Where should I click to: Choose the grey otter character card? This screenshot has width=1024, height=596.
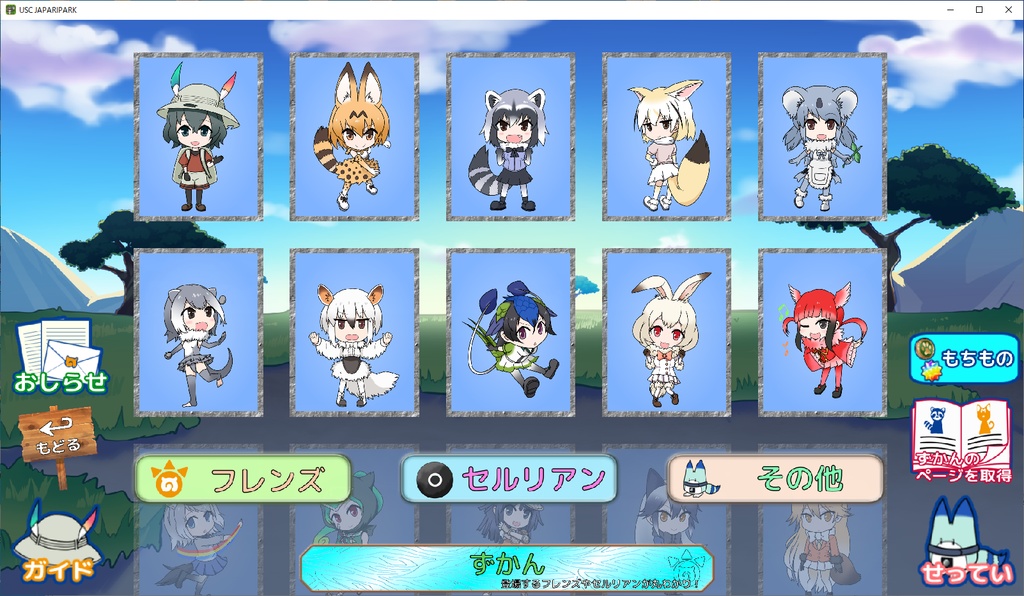tap(199, 332)
